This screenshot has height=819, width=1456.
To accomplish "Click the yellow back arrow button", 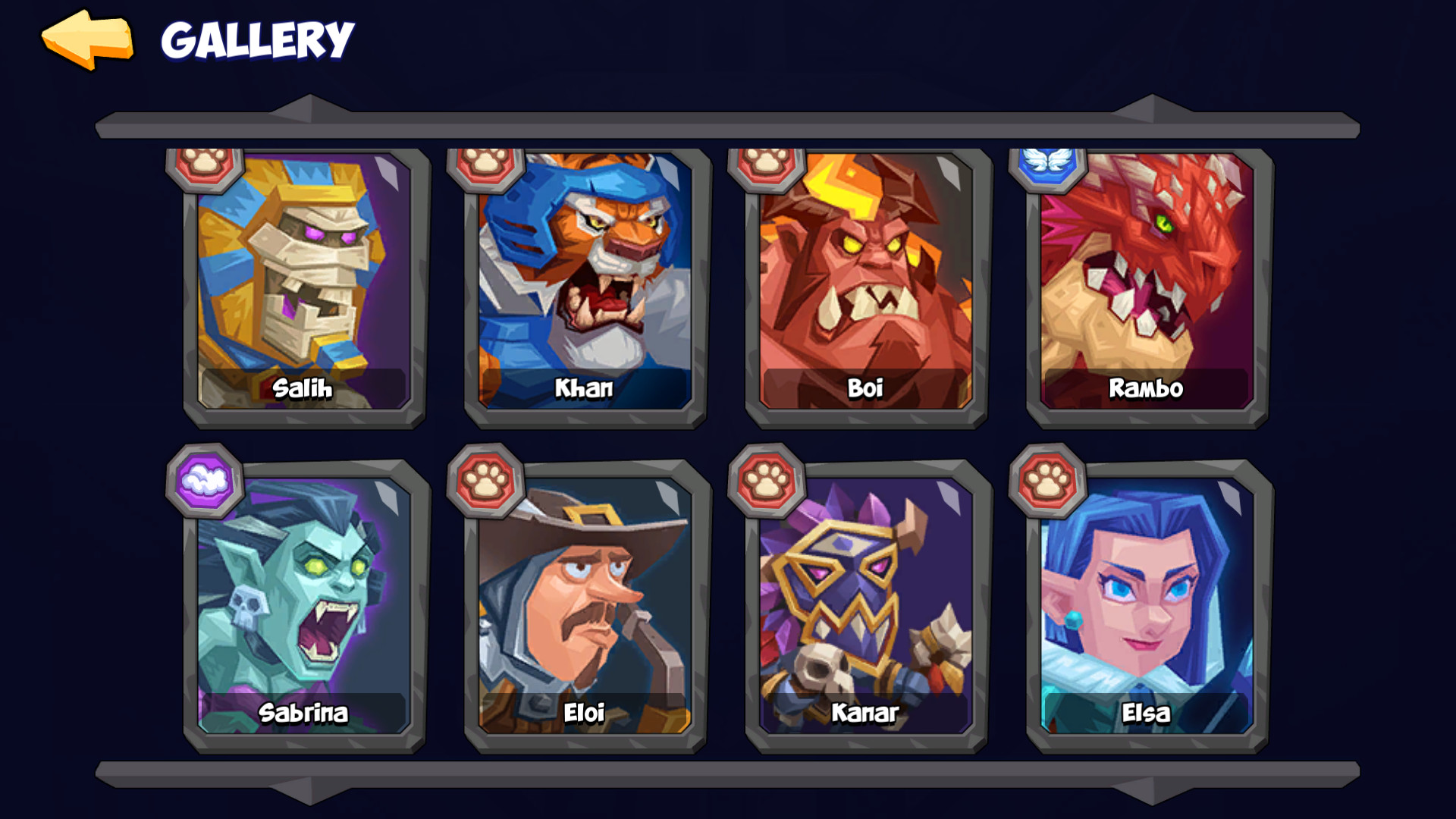I will coord(86,38).
